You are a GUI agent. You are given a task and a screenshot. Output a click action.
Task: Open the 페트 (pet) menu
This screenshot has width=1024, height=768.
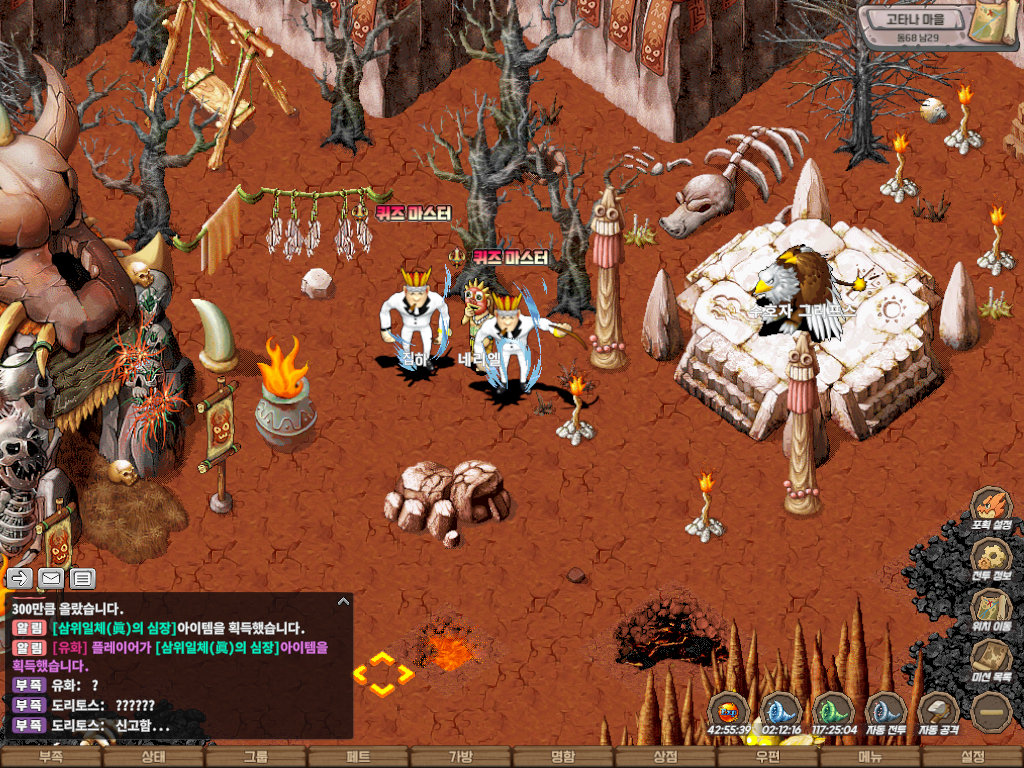[x=358, y=757]
